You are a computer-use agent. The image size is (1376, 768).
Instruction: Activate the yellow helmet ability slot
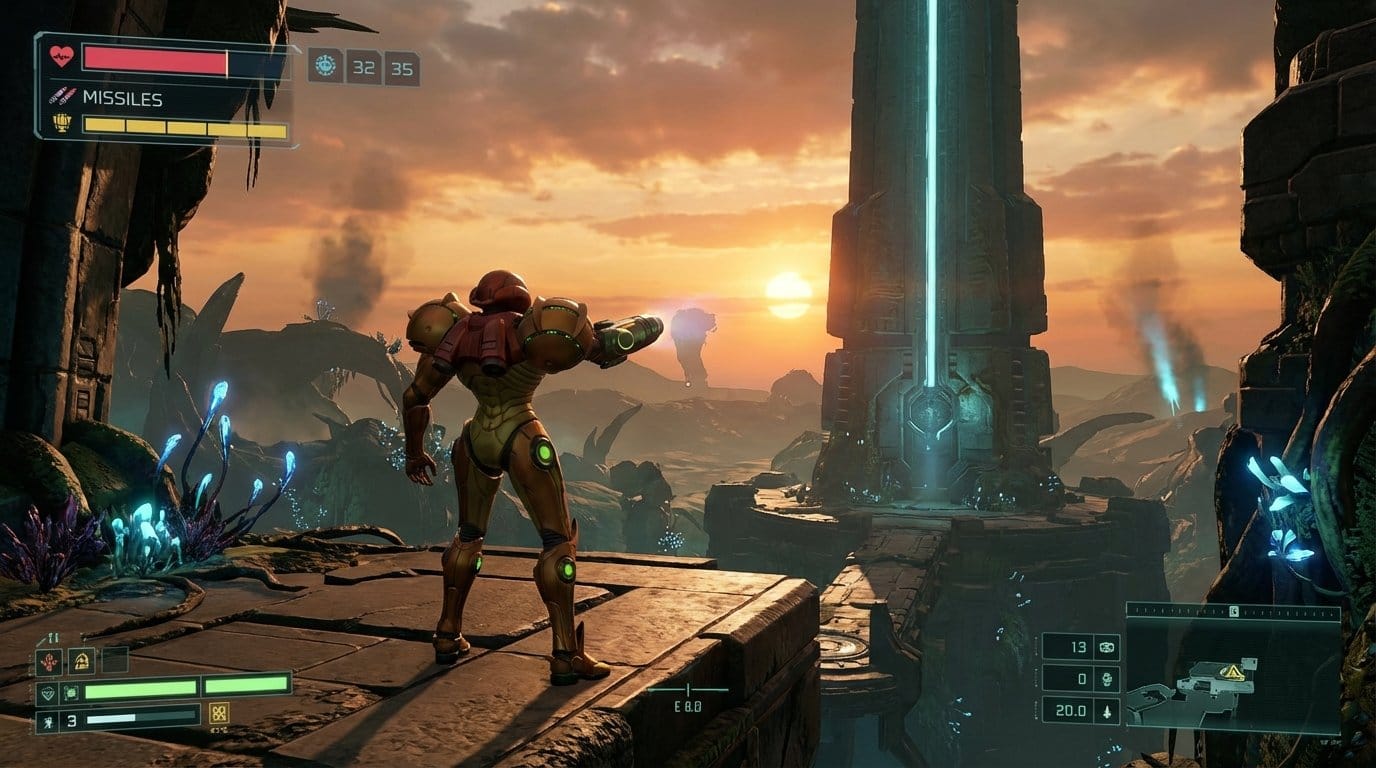coord(81,660)
